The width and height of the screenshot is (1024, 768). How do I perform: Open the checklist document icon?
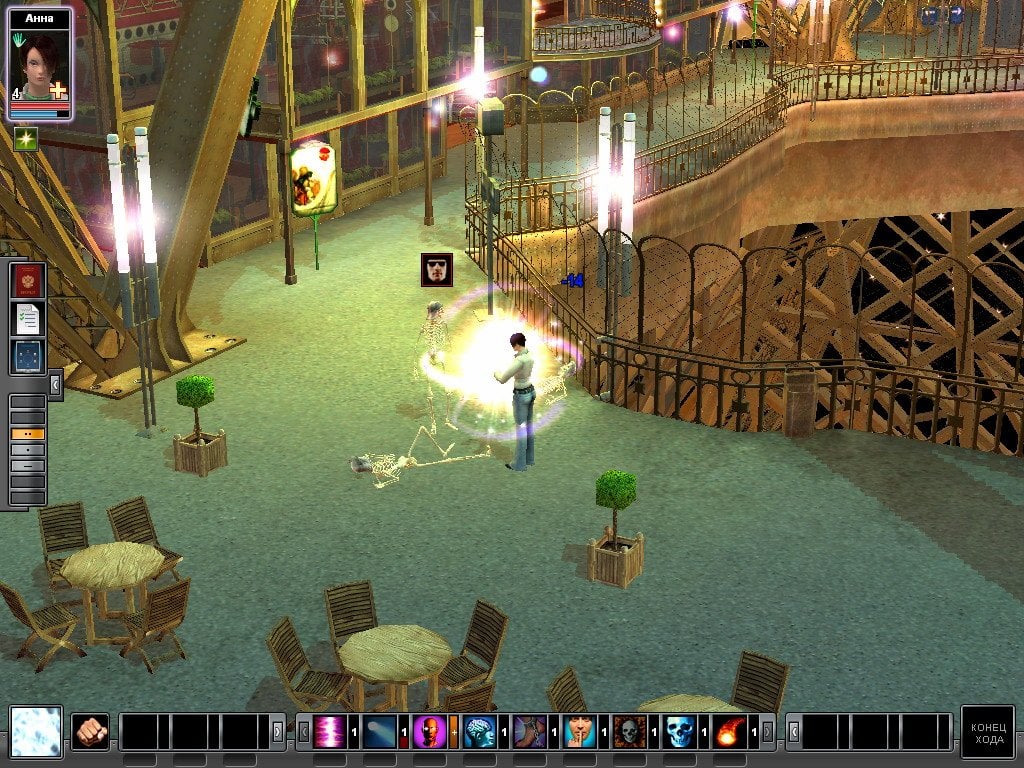pos(27,319)
